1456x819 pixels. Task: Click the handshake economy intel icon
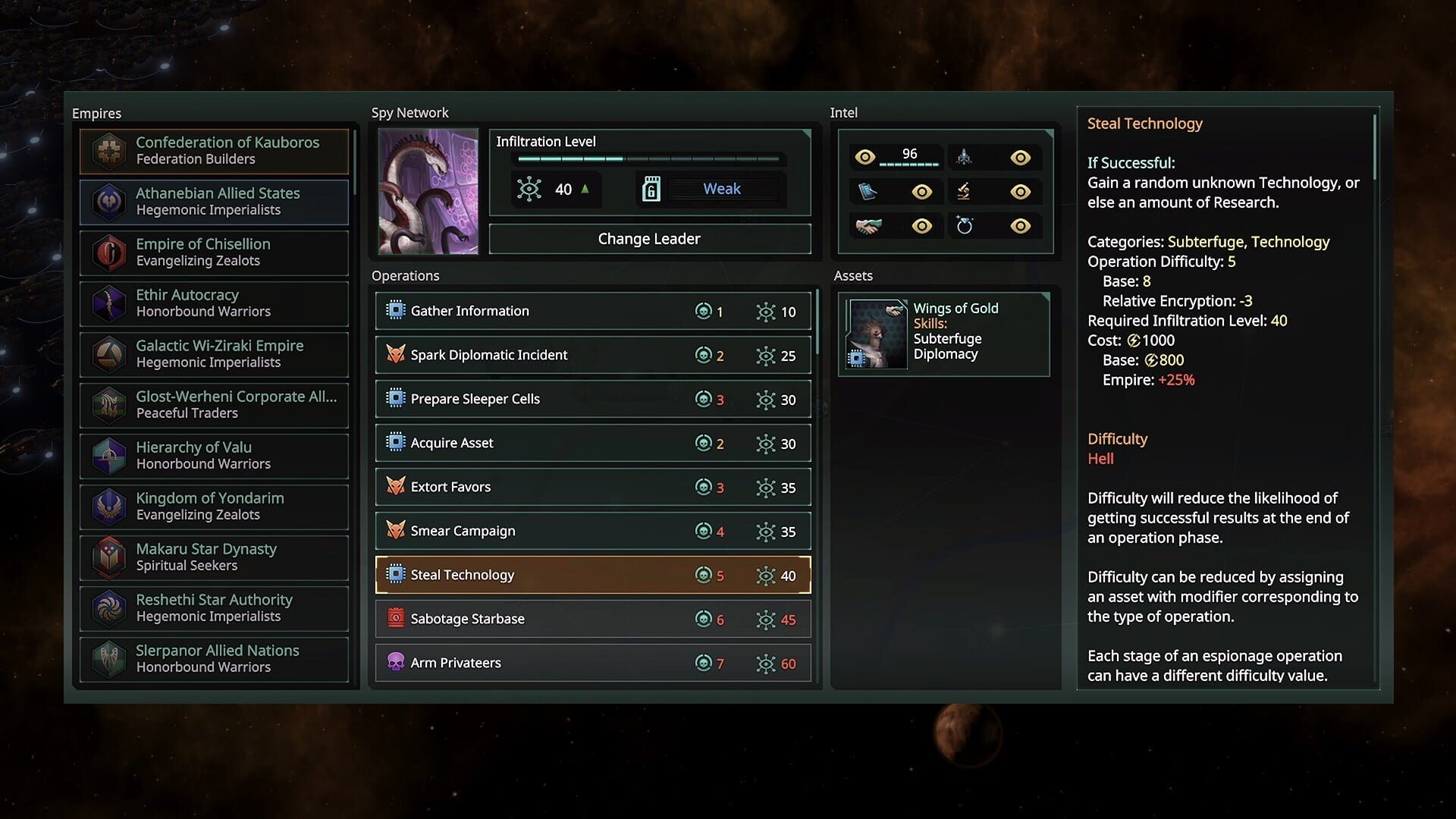pos(869,225)
